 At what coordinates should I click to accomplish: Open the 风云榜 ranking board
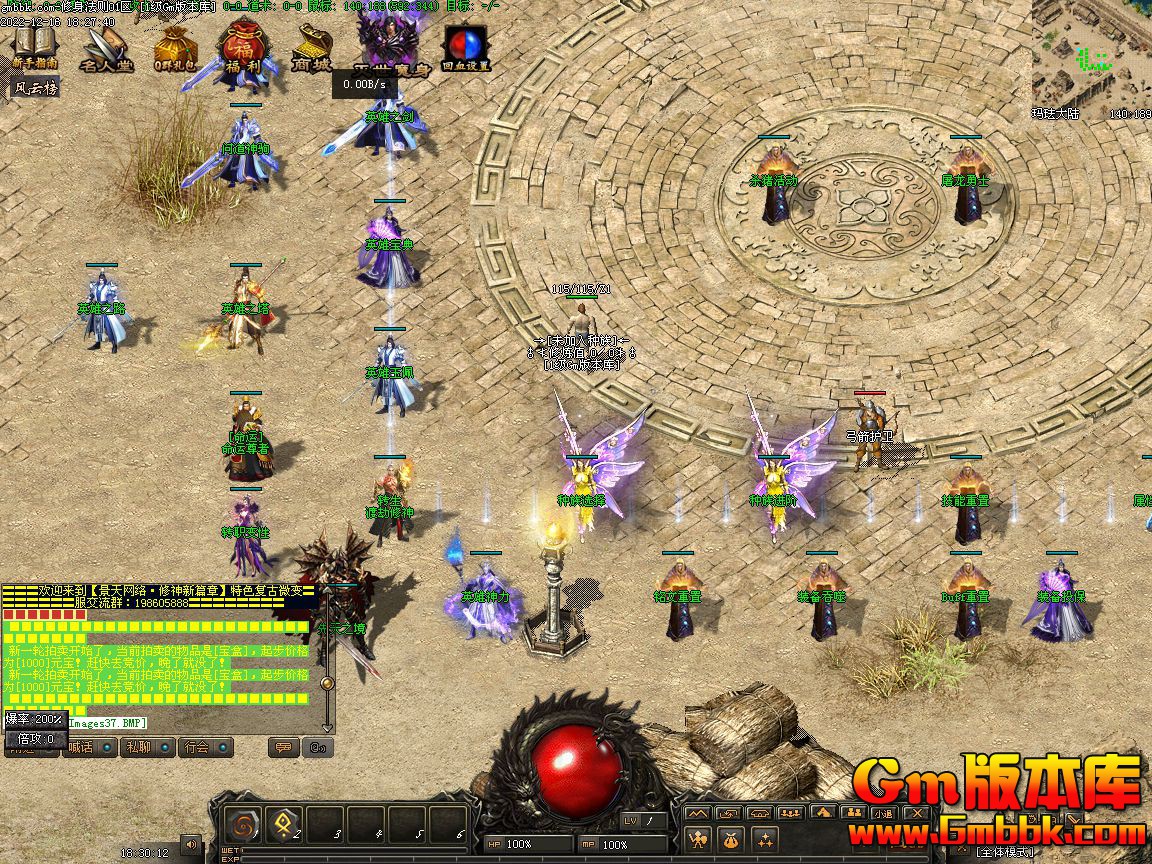click(x=36, y=88)
